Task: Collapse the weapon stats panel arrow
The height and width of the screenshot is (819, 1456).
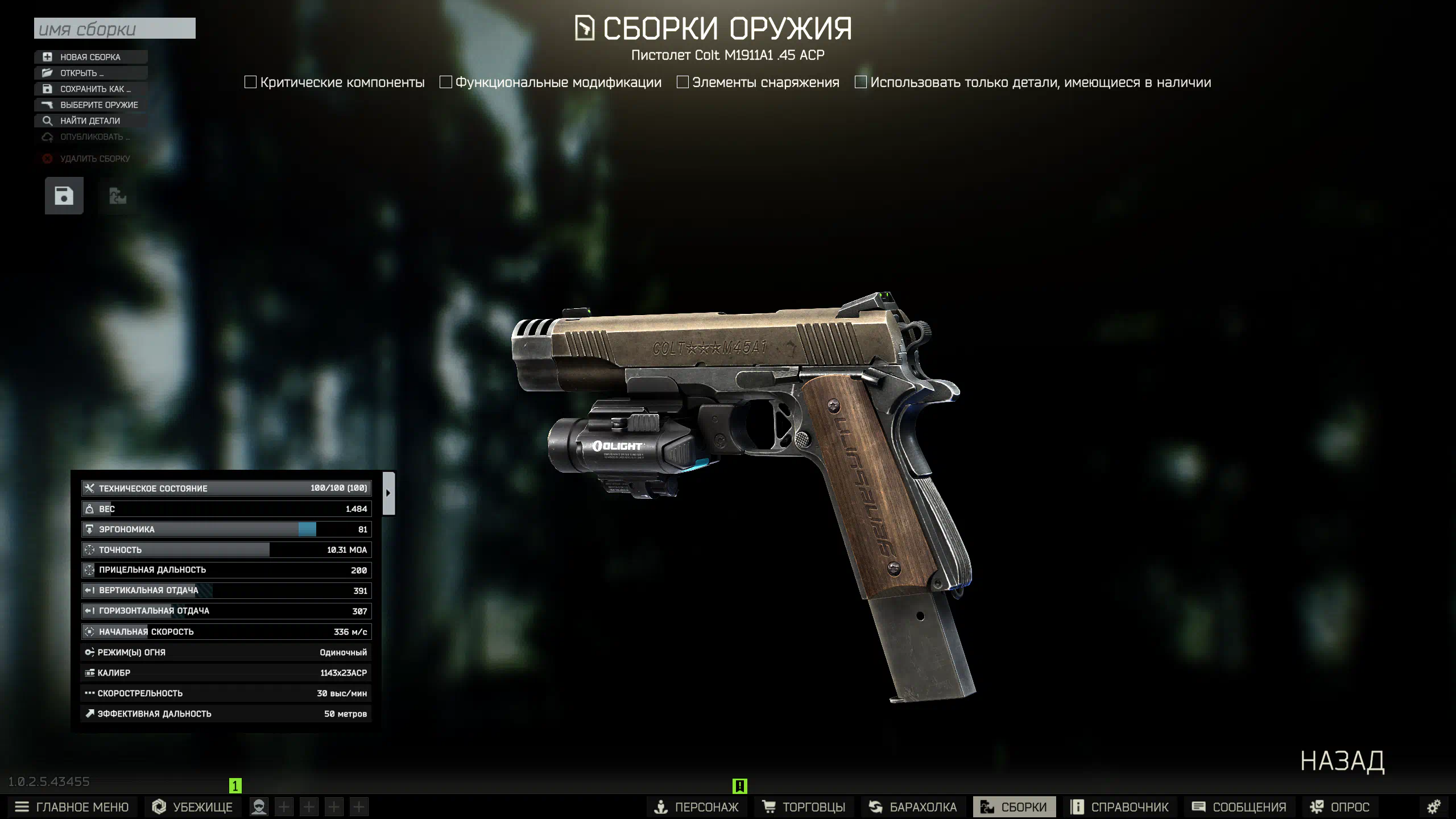Action: point(388,493)
